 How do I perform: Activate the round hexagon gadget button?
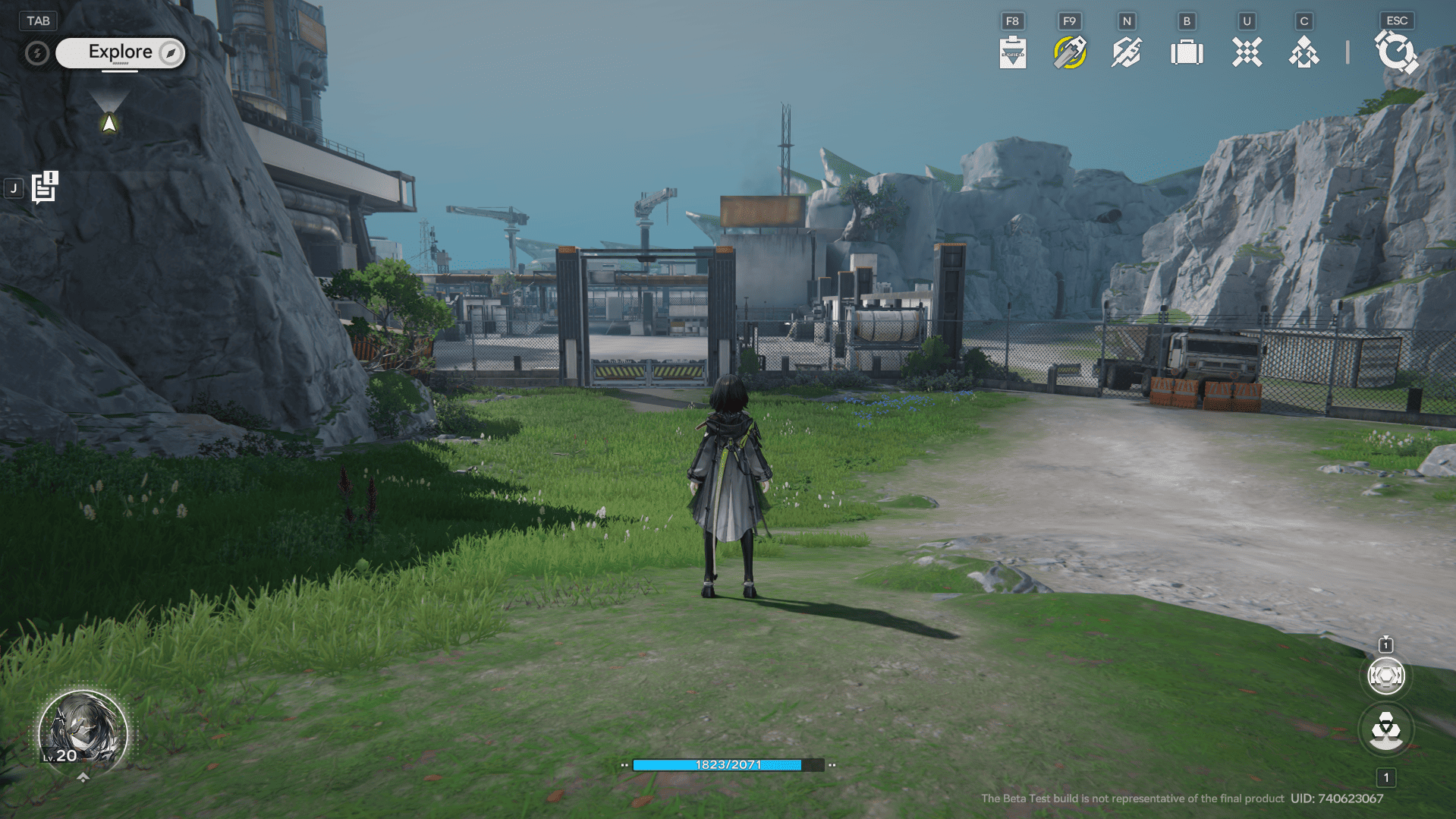click(x=1385, y=676)
